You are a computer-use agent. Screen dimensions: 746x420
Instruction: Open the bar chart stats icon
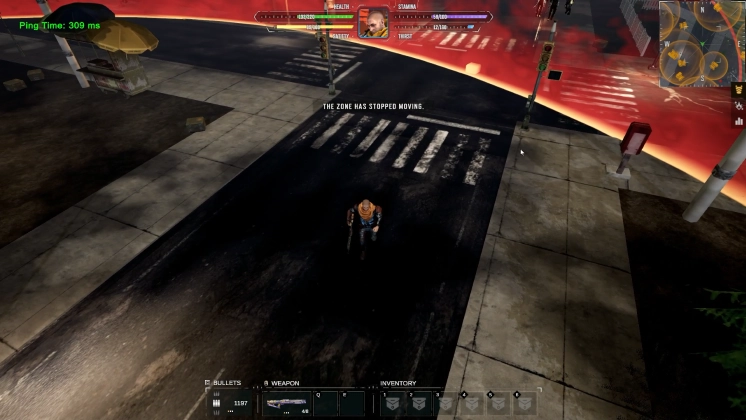[x=739, y=120]
